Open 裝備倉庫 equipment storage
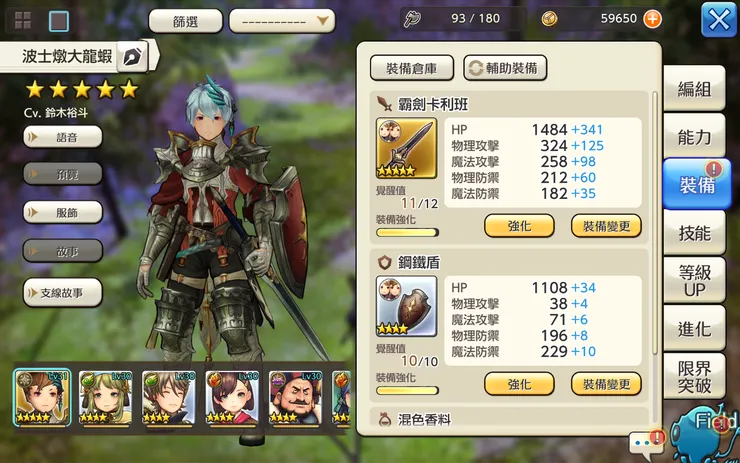The image size is (740, 463). click(411, 68)
